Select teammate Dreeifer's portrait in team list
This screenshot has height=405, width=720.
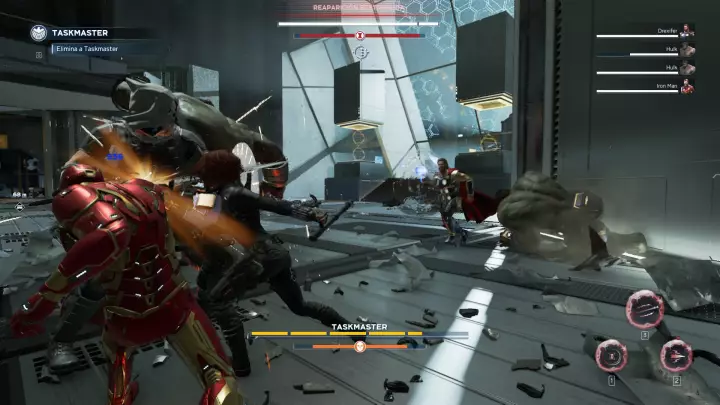click(x=687, y=31)
